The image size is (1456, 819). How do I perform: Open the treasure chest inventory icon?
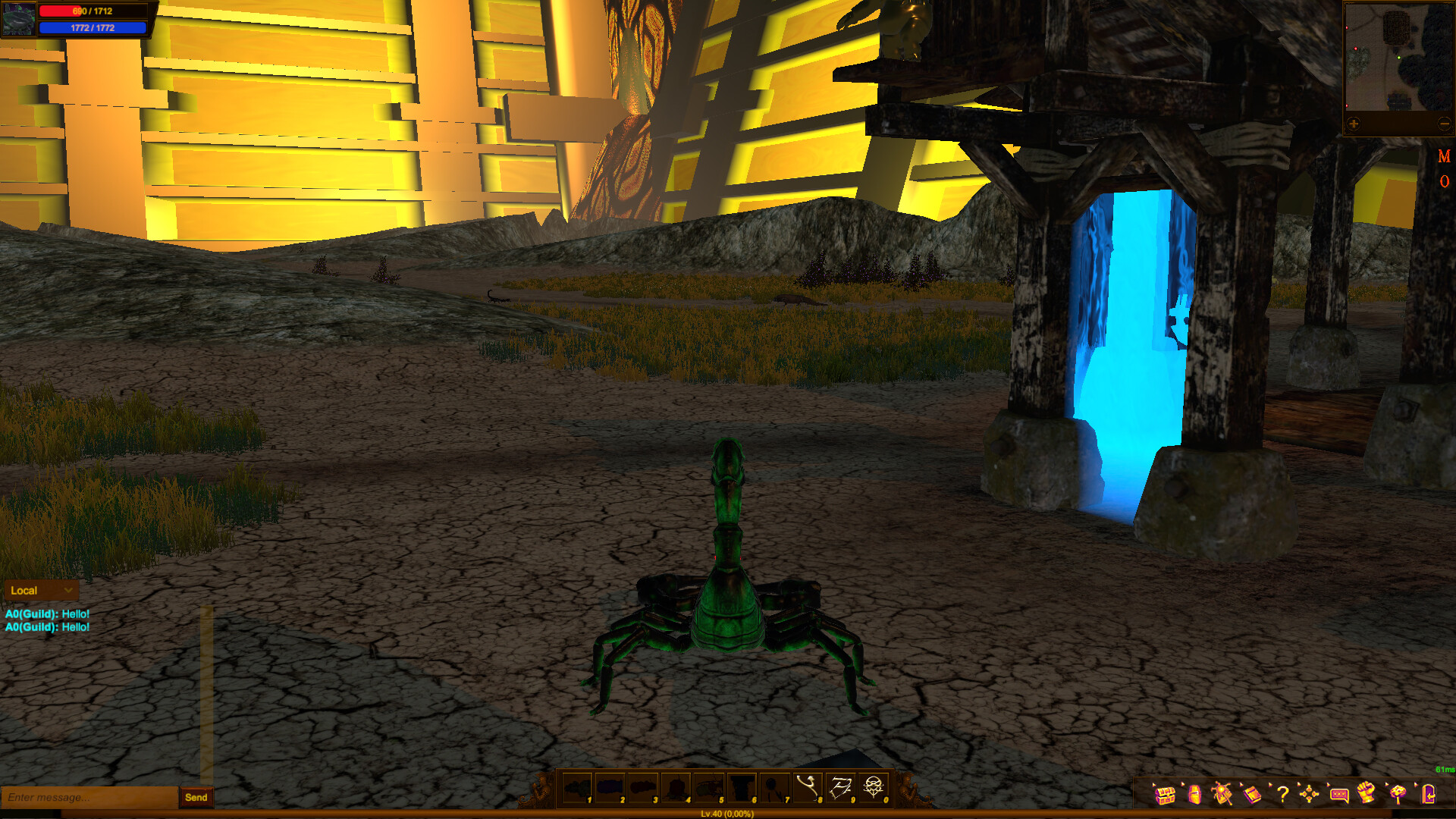point(1165,795)
